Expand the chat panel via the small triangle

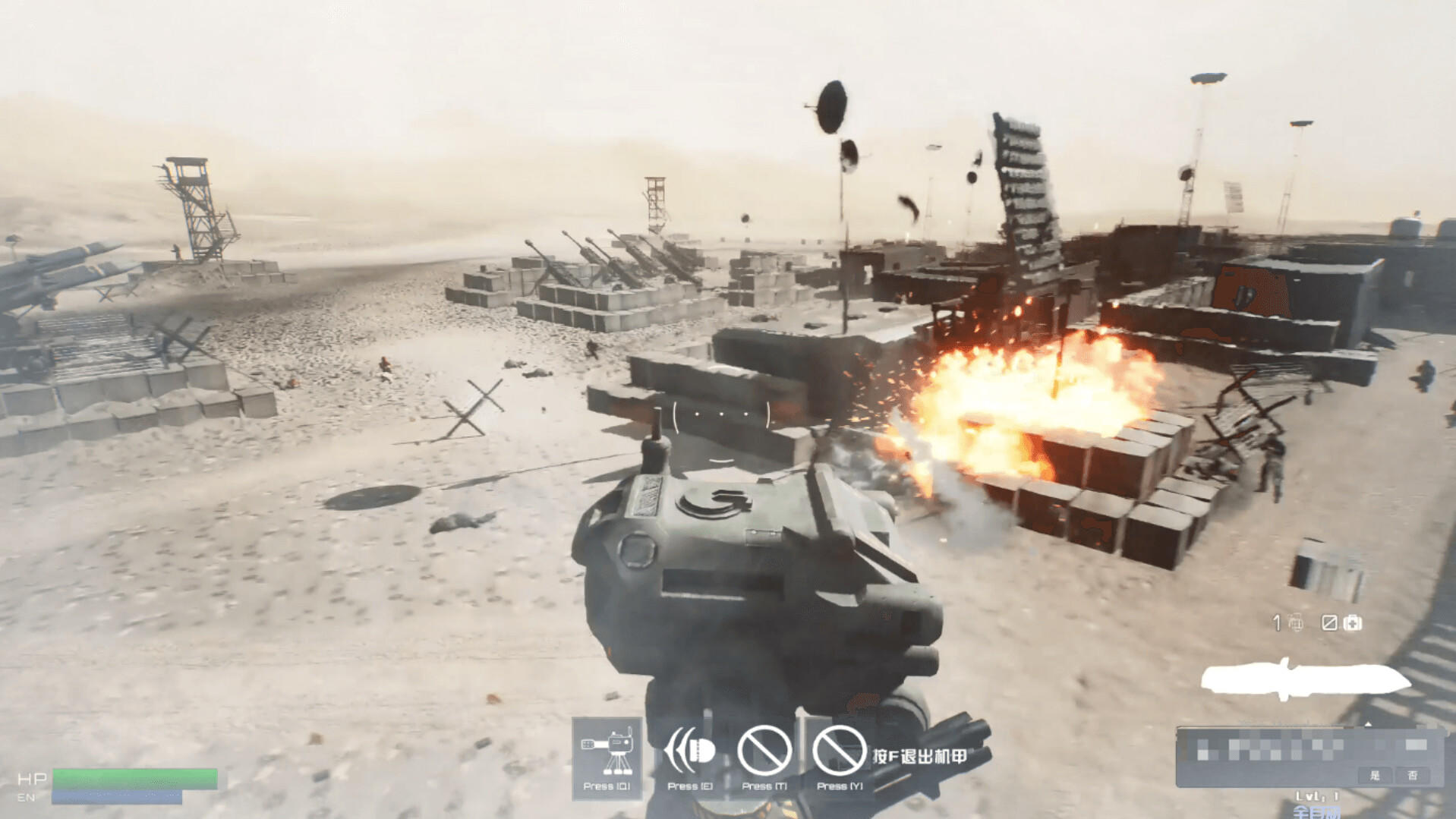coord(1368,724)
